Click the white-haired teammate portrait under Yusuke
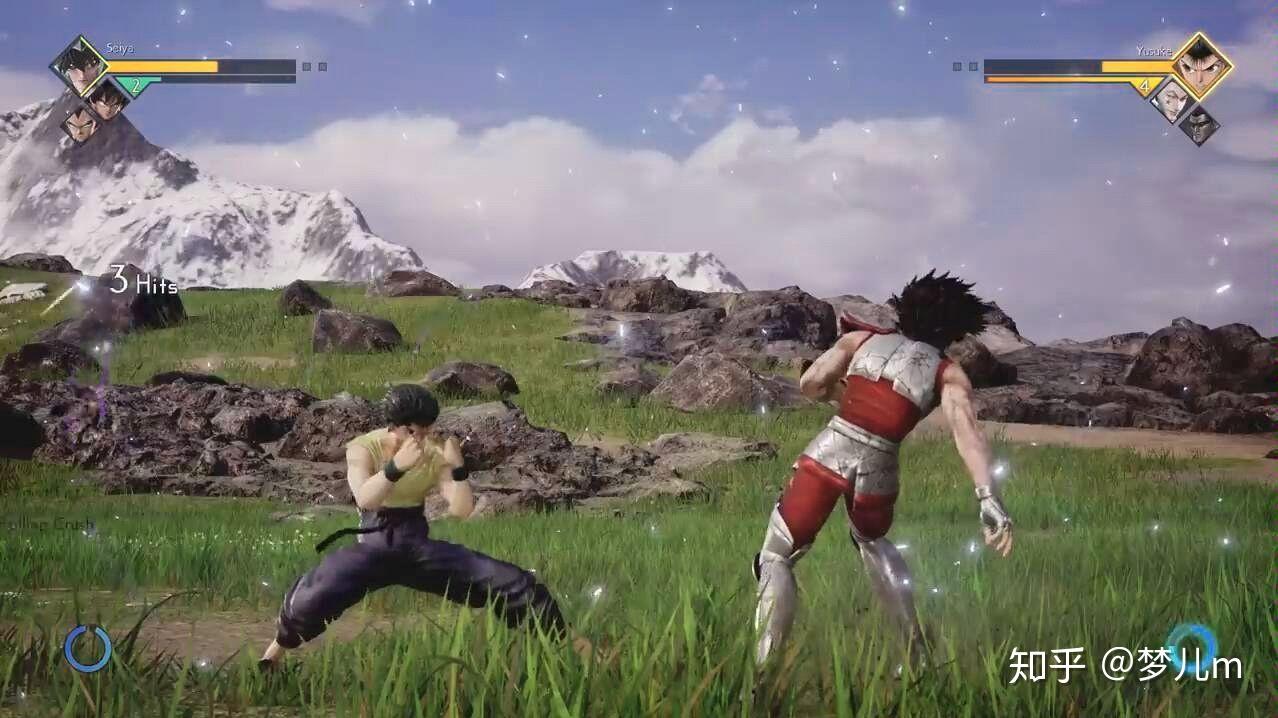This screenshot has height=718, width=1278. tap(1171, 98)
